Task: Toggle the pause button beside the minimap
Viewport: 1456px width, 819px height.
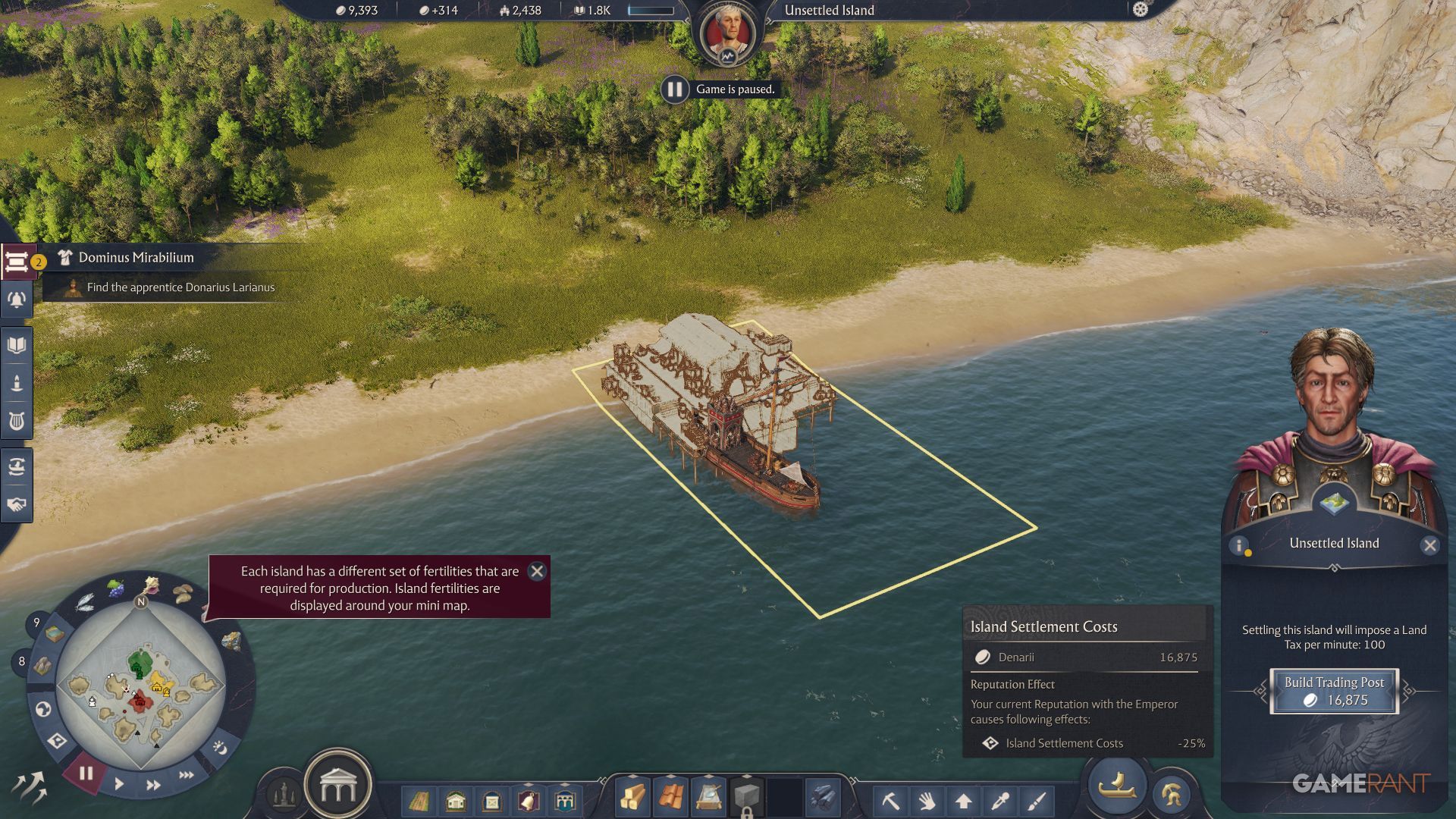Action: pyautogui.click(x=86, y=773)
